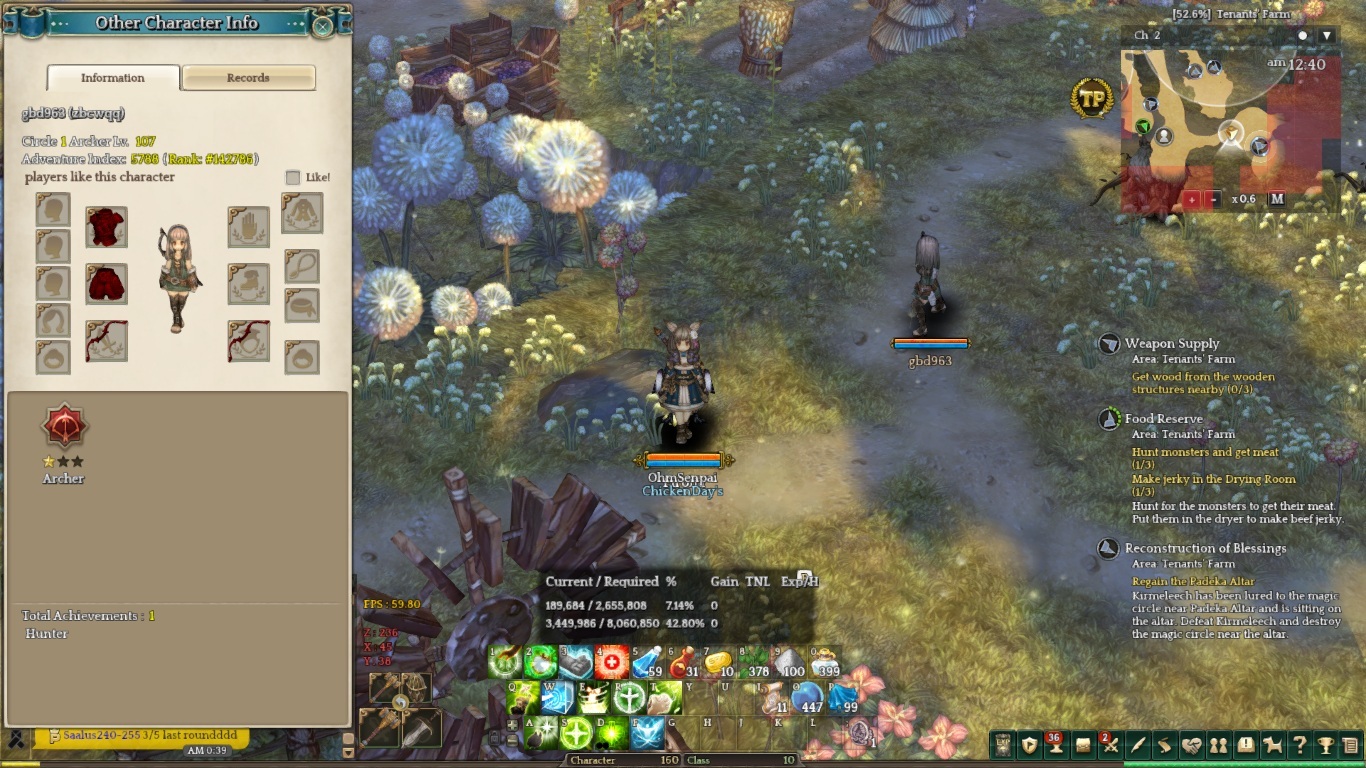Select the Information tab
1366x768 pixels.
[113, 78]
